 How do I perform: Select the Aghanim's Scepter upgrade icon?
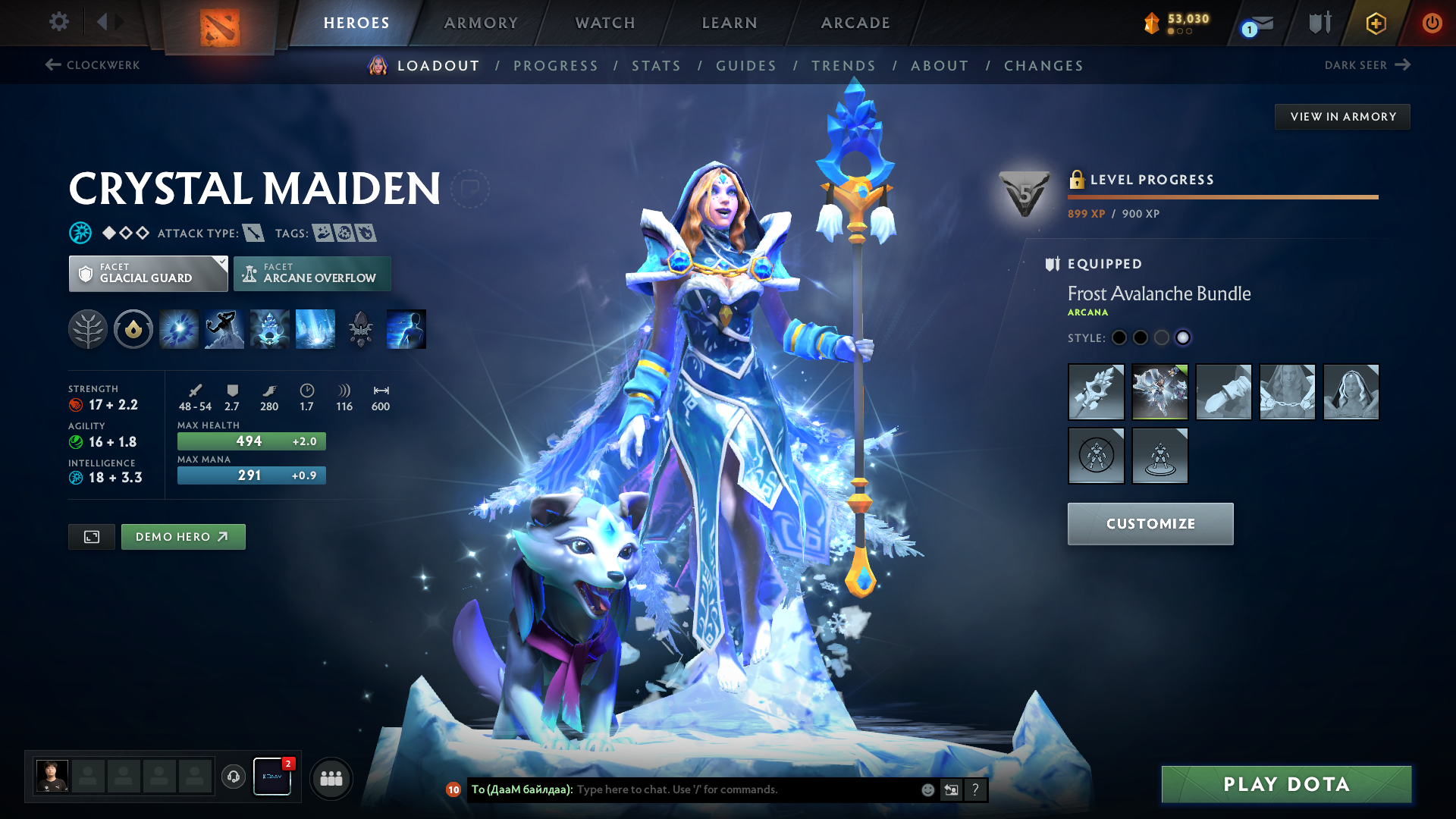coord(360,328)
